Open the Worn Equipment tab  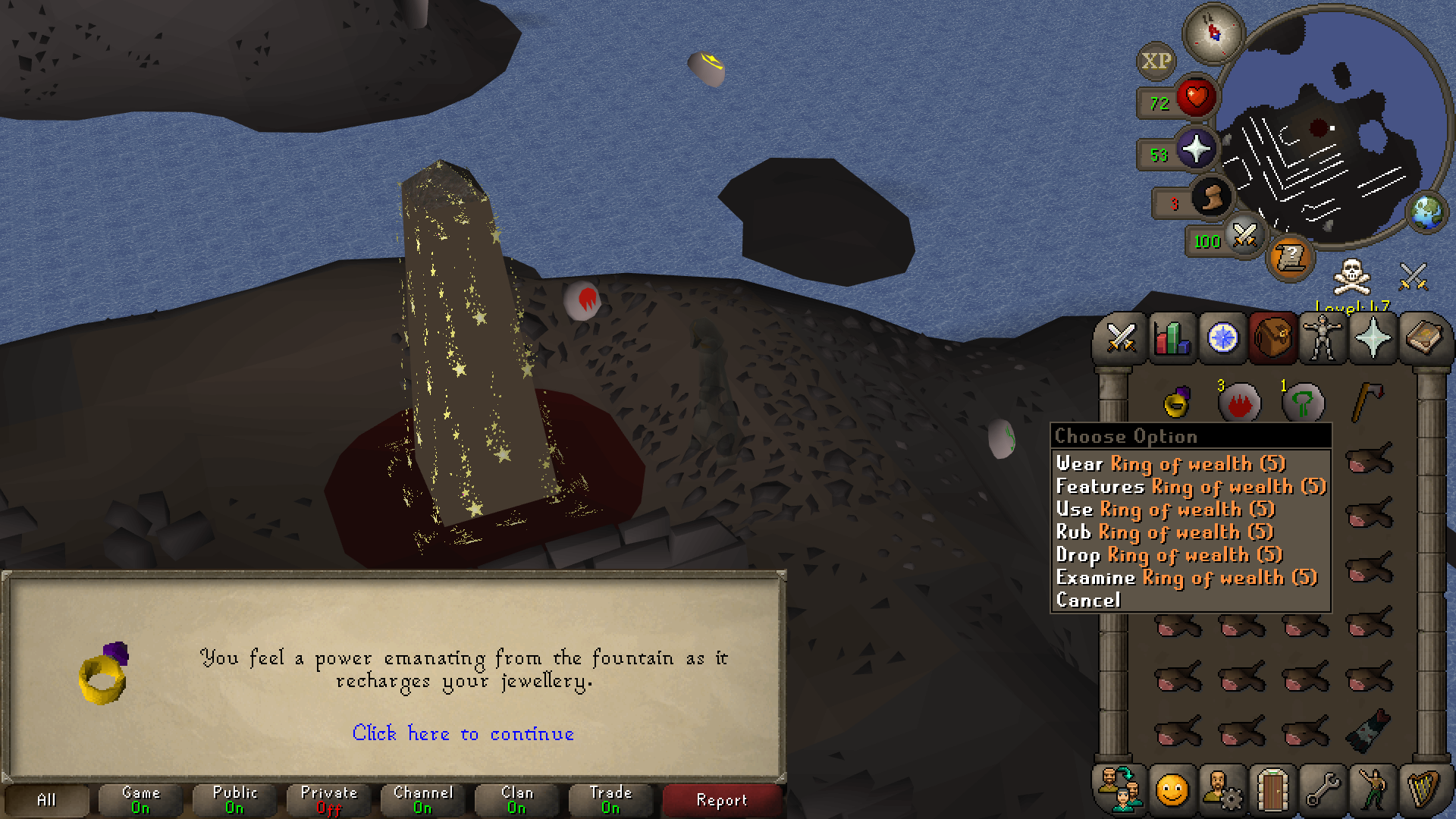1323,338
